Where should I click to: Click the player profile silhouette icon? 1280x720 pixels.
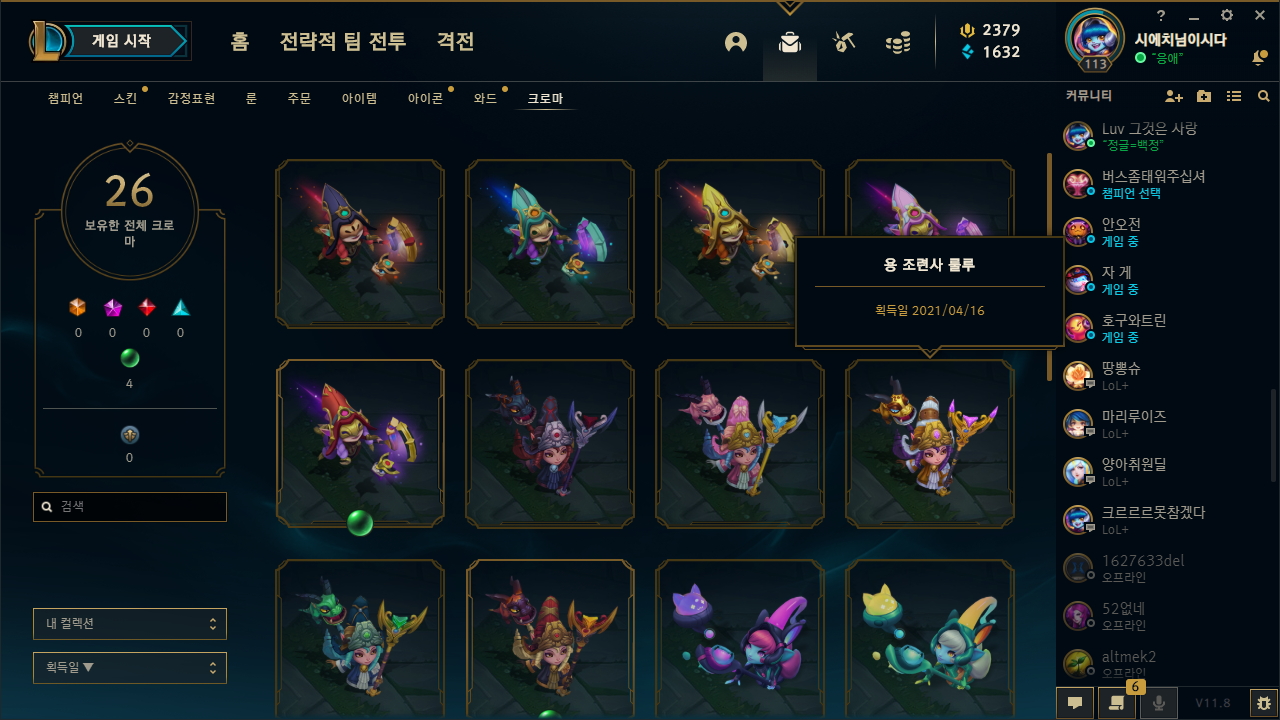[x=735, y=42]
